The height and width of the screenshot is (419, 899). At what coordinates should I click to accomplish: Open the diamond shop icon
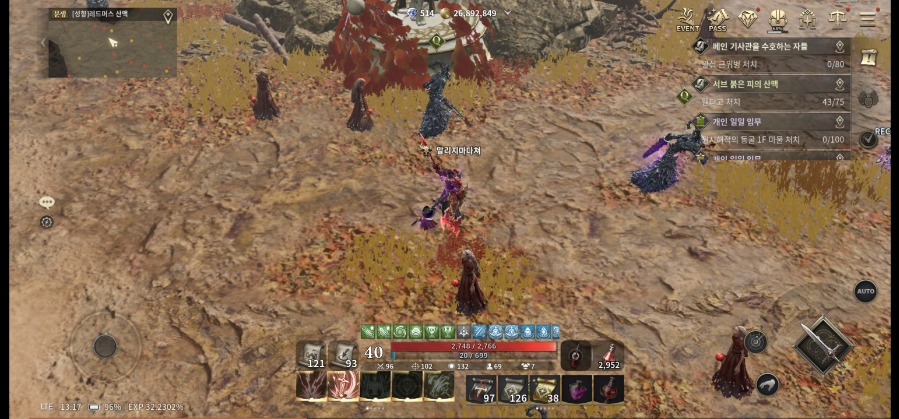coord(747,19)
